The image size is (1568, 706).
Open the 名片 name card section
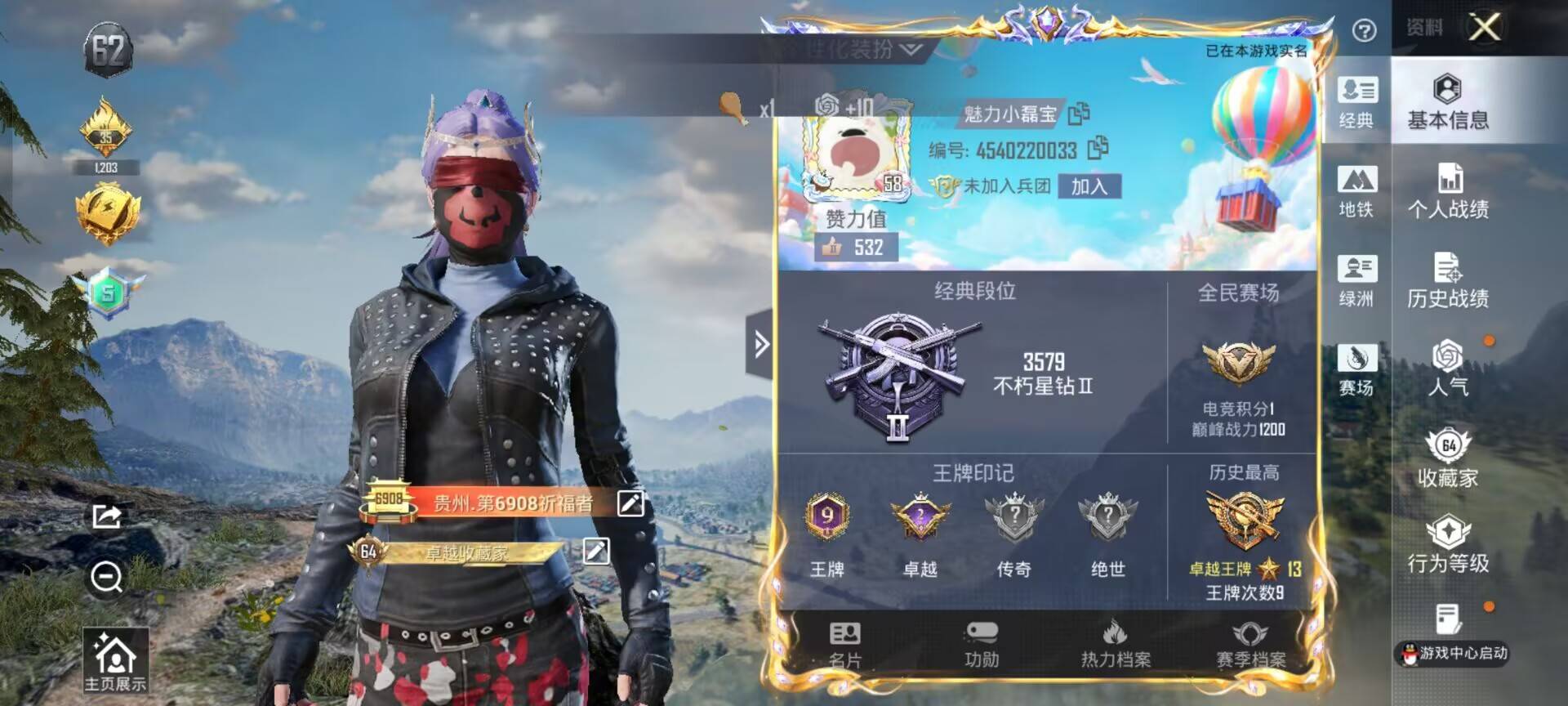click(x=844, y=644)
